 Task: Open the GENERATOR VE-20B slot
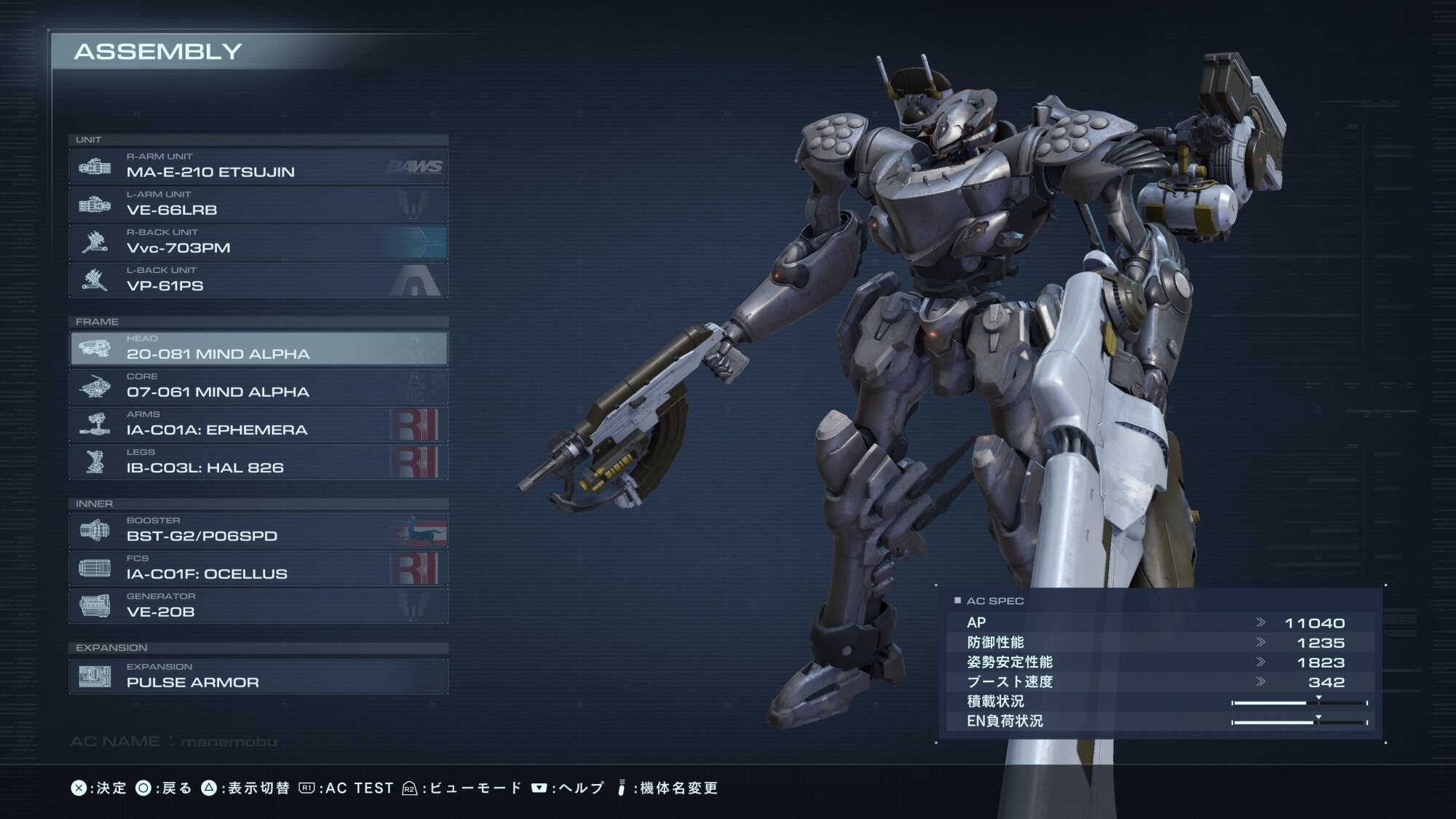point(258,606)
